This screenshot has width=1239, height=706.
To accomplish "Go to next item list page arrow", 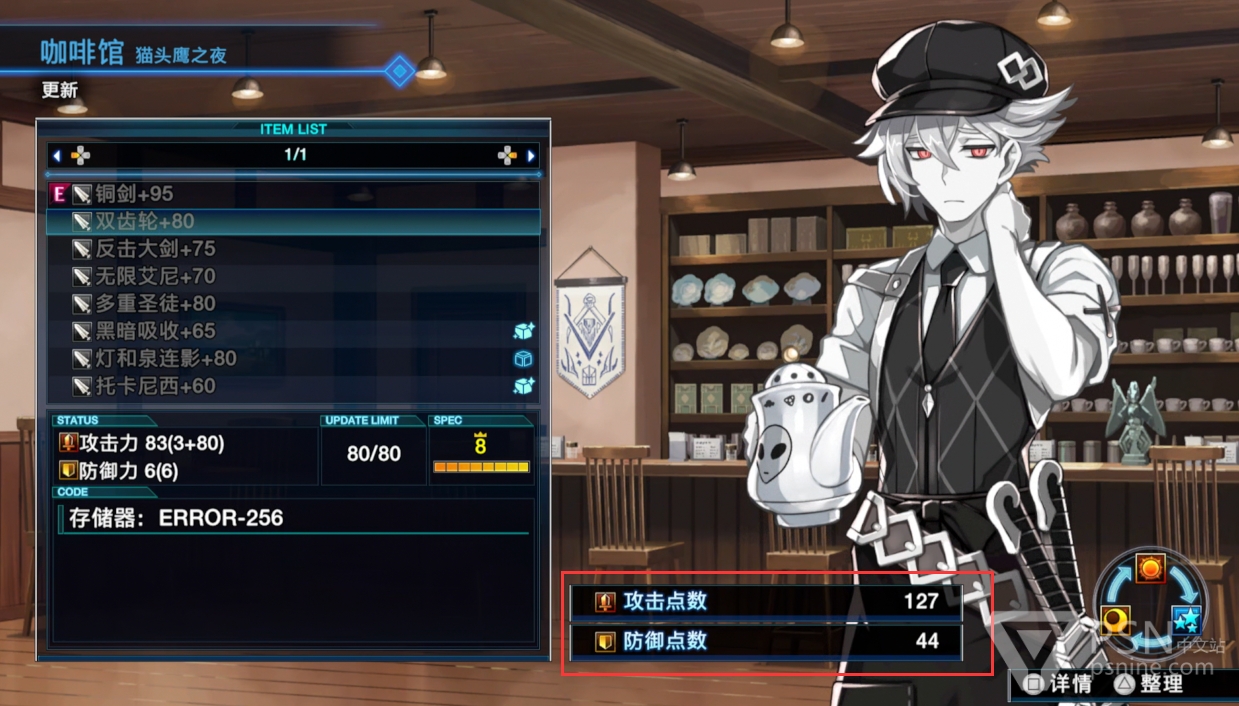I will tap(531, 156).
